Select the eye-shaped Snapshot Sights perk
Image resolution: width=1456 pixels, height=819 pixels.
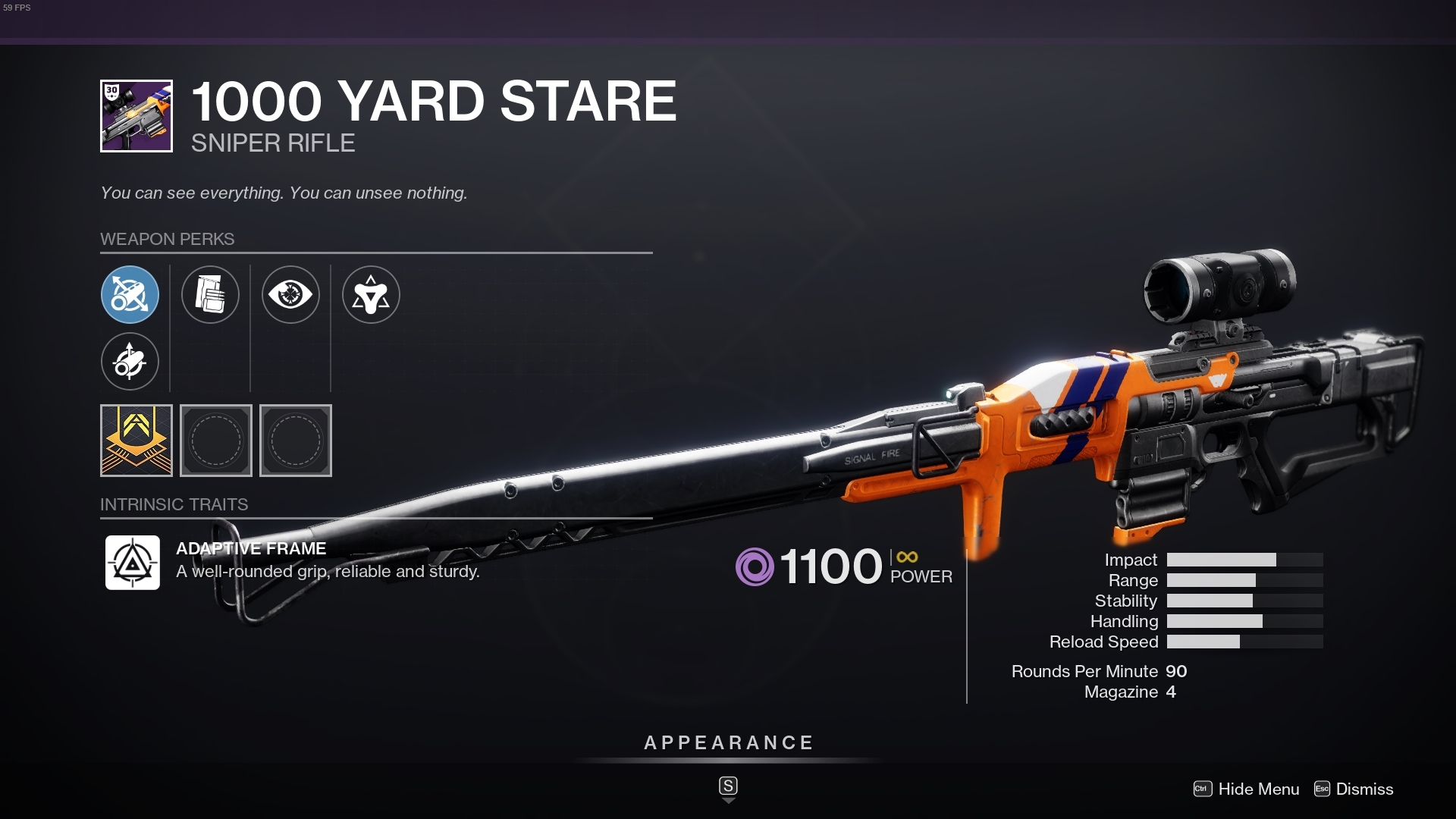(x=291, y=295)
